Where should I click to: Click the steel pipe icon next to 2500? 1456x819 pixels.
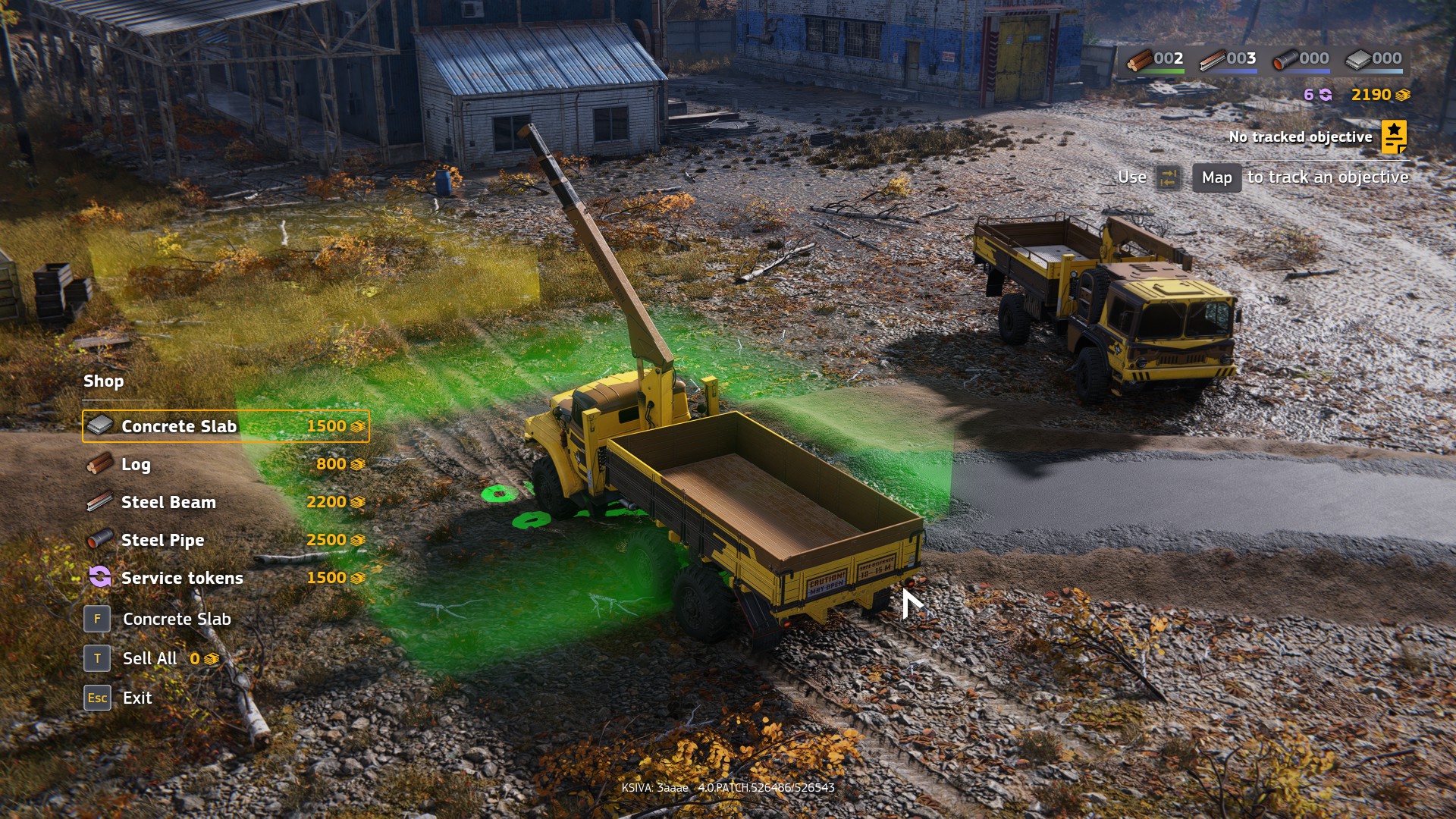(97, 540)
